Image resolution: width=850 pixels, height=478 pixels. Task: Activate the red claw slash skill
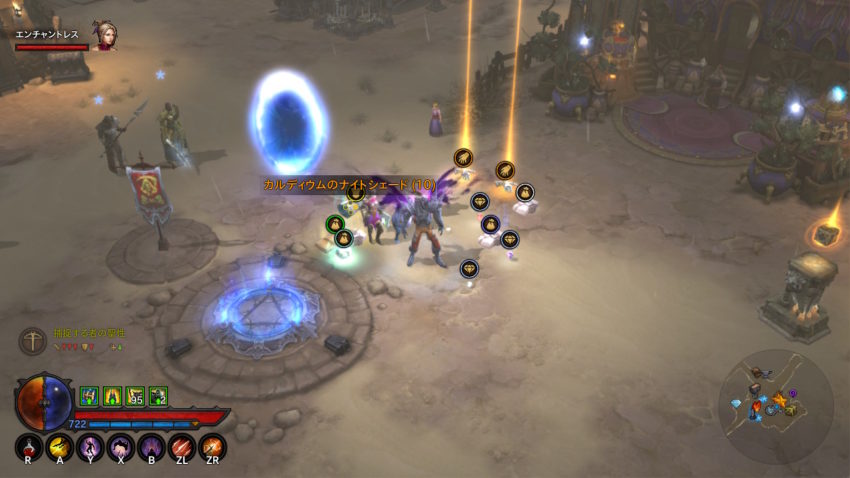click(x=182, y=447)
